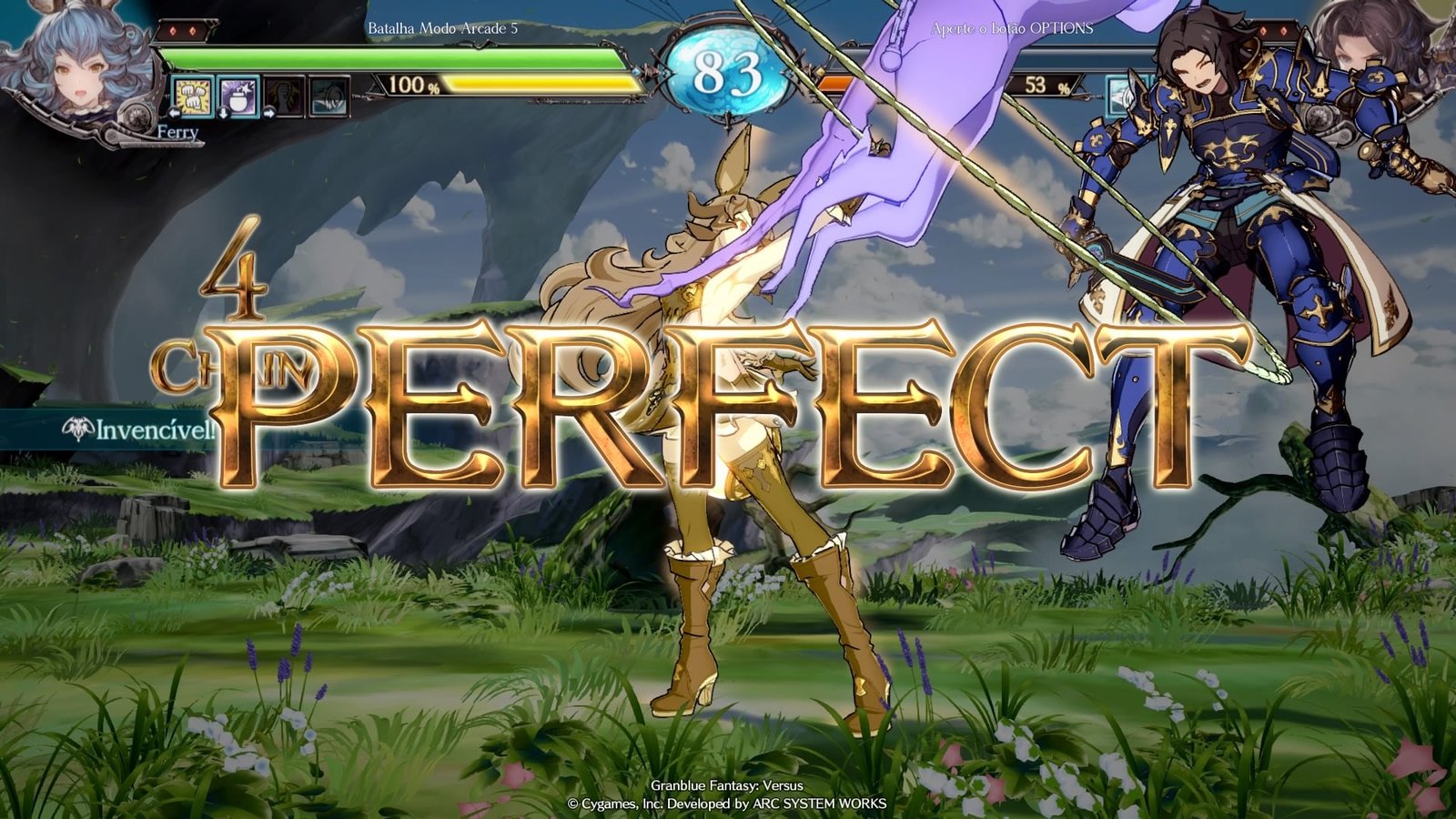Viewport: 1456px width, 819px height.
Task: Select the yellow double-fist skill icon
Action: 193,96
